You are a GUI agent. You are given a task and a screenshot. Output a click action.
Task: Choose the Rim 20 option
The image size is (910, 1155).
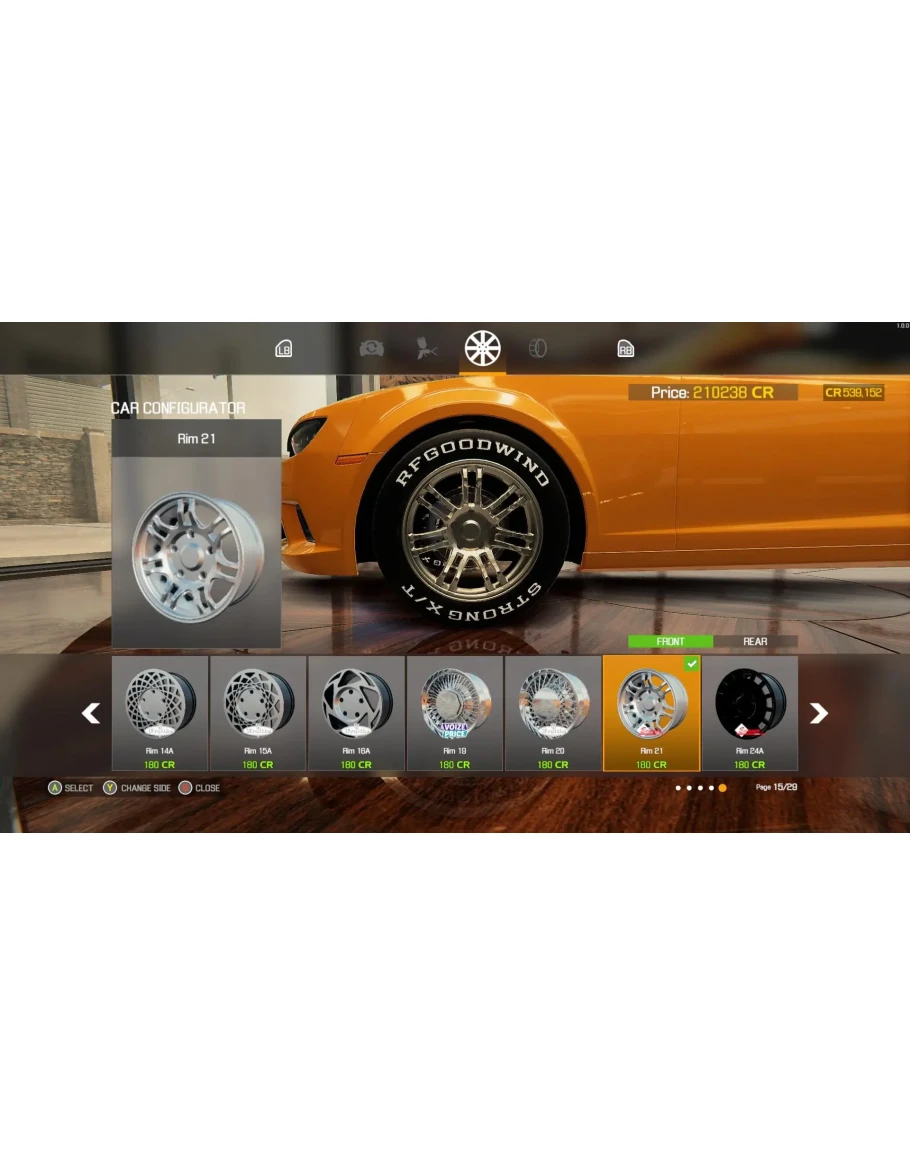click(x=553, y=712)
